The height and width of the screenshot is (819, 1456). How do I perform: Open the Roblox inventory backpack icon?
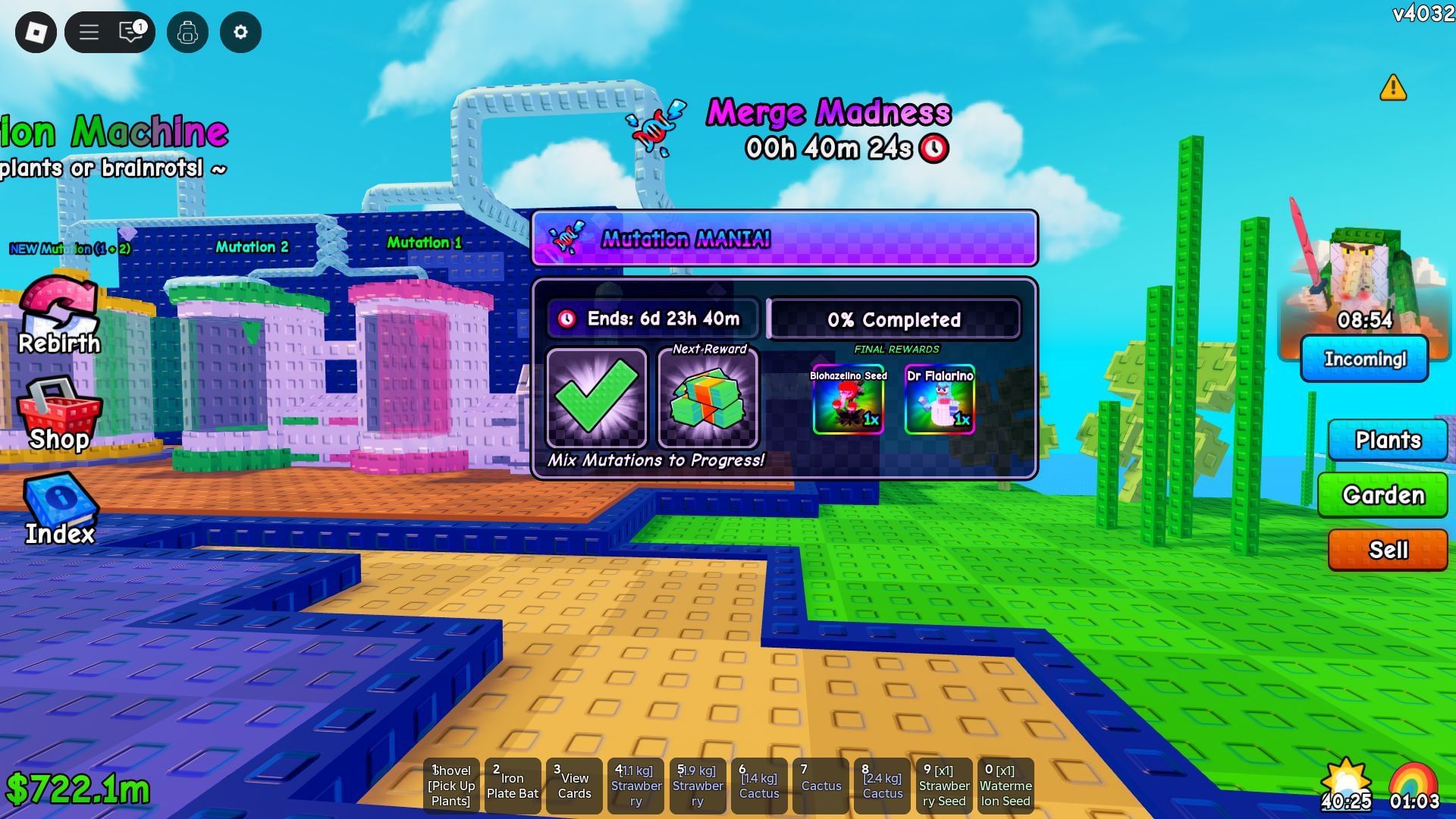[188, 33]
